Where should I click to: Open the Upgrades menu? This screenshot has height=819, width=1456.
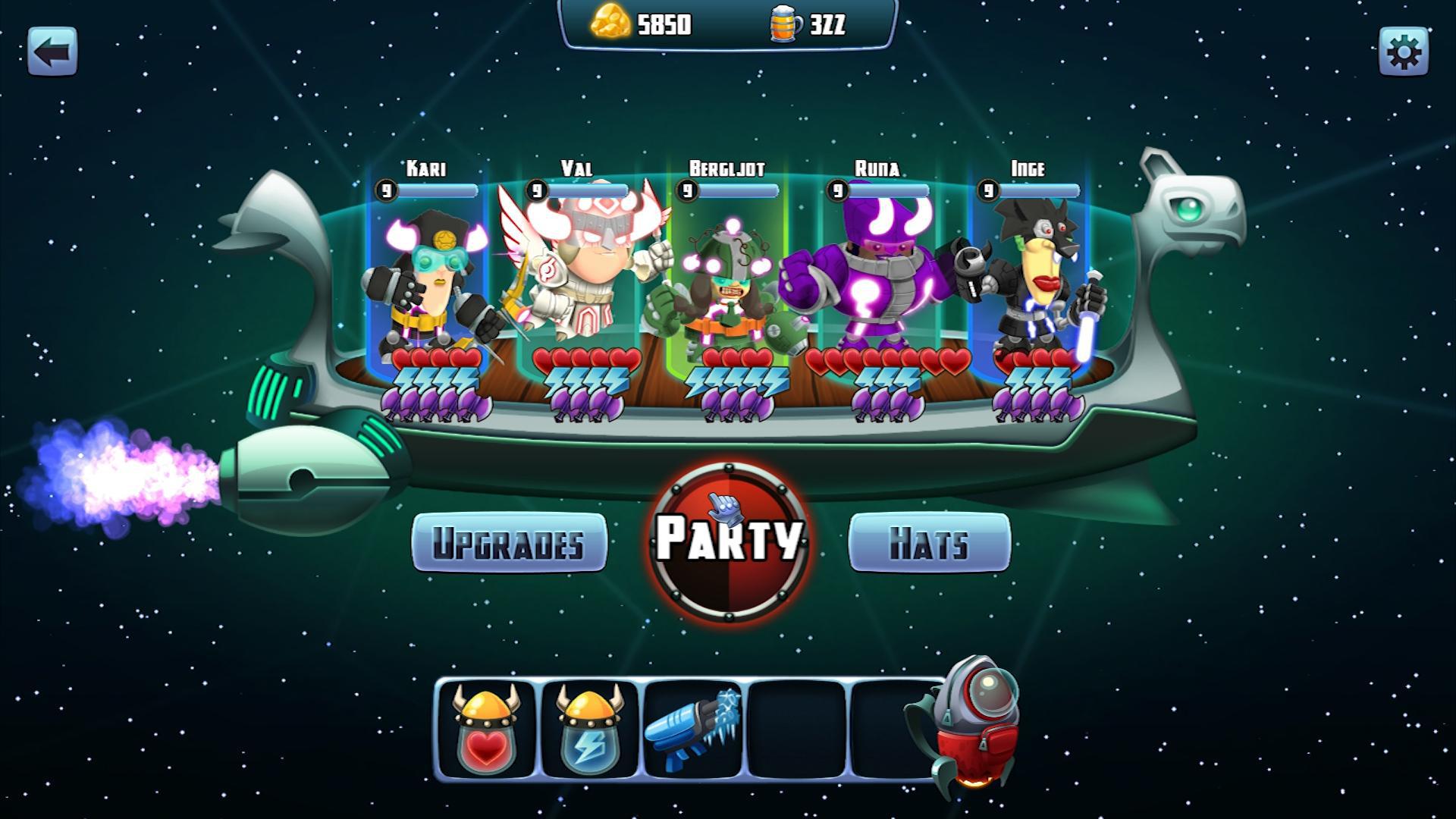508,543
